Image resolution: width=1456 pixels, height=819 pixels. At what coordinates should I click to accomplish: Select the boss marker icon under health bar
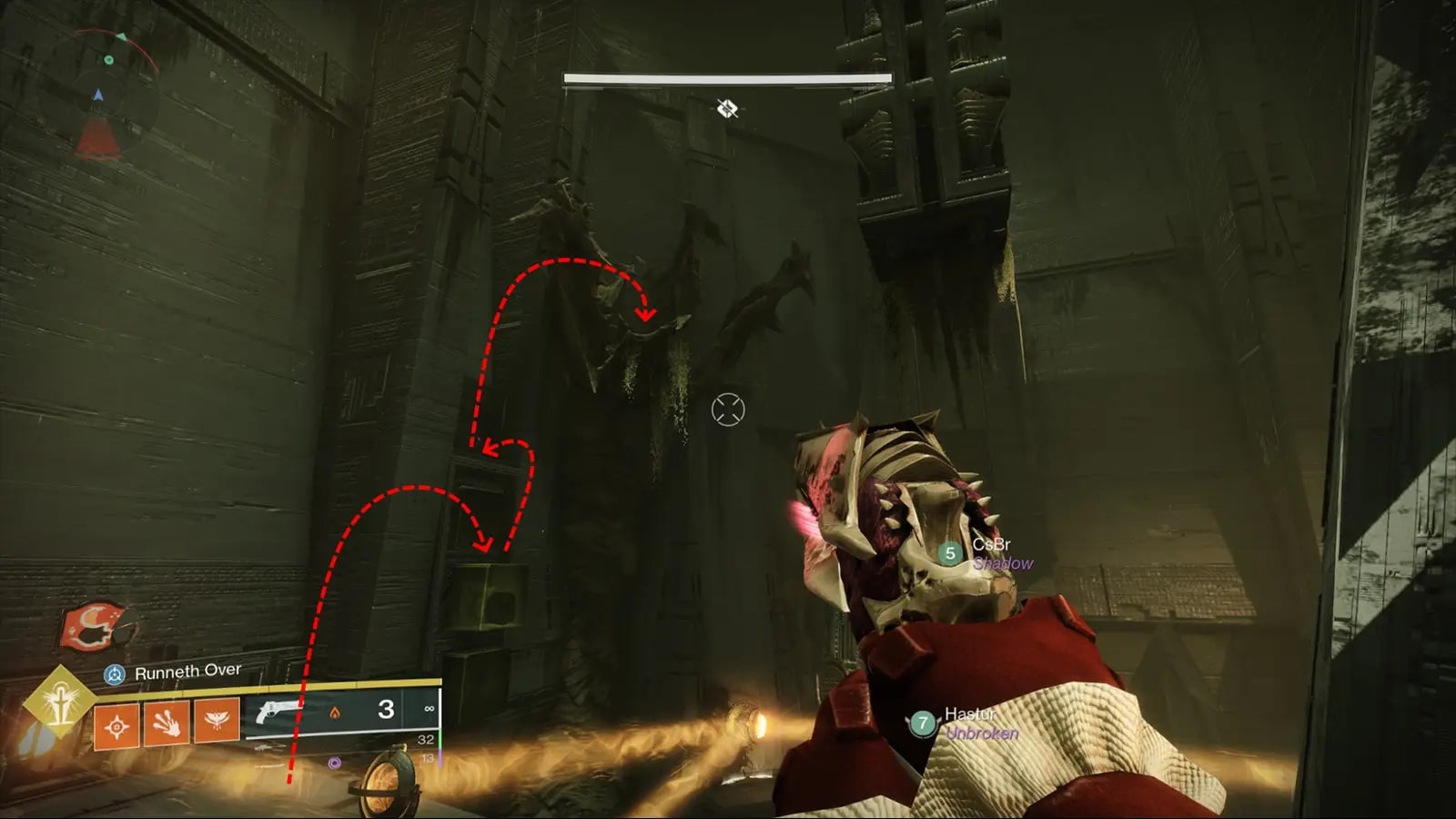click(726, 109)
